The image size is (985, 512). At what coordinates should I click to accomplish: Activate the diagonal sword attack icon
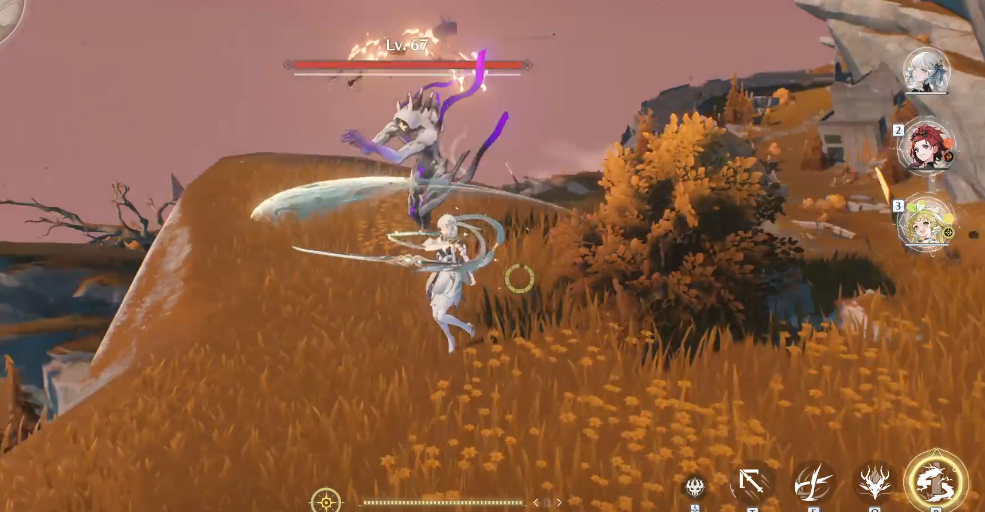(x=752, y=482)
